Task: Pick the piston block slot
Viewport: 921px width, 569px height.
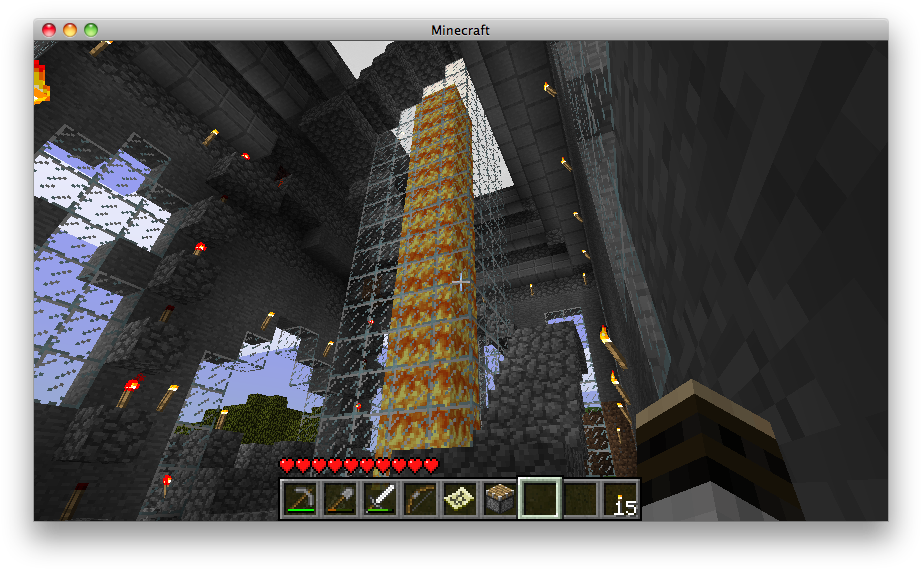Action: 499,498
